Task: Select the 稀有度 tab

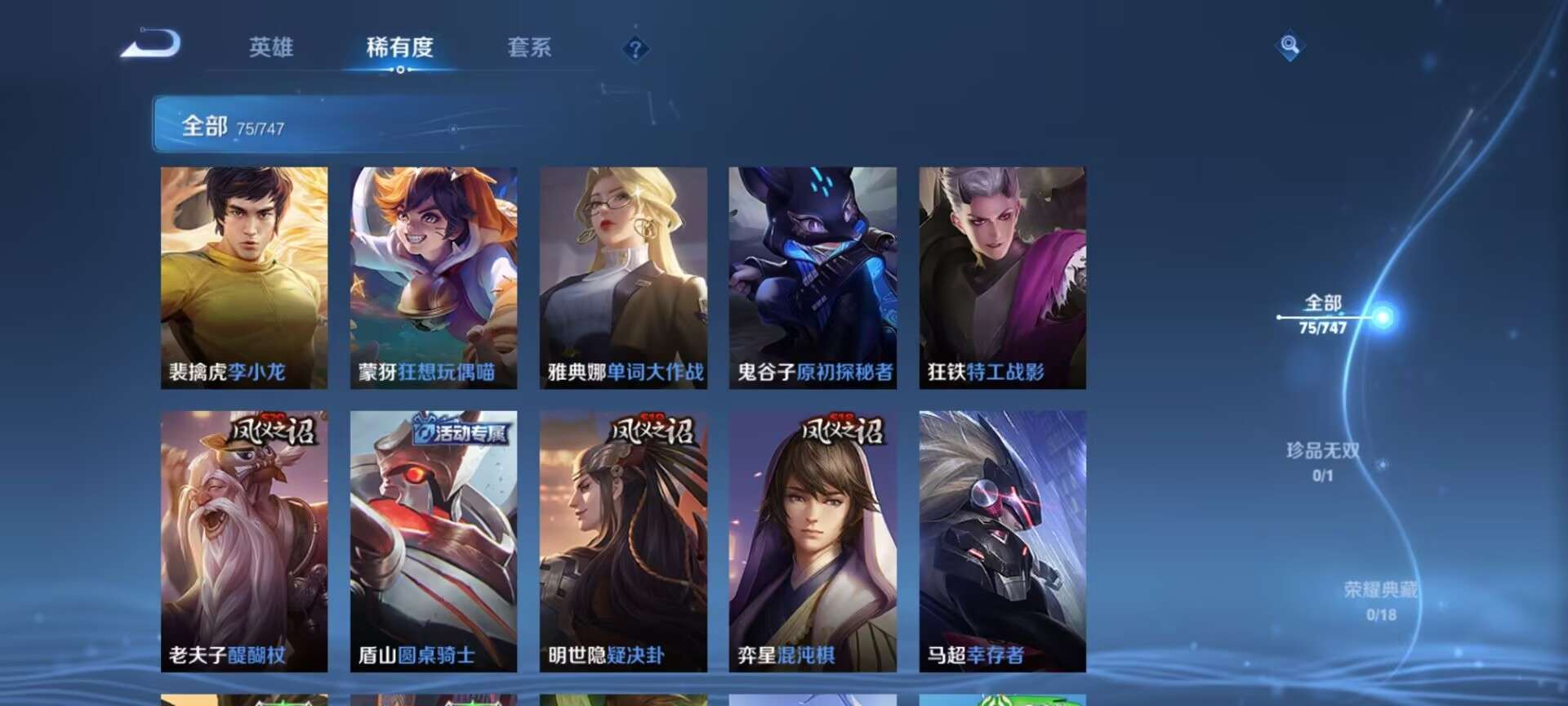Action: pyautogui.click(x=399, y=49)
